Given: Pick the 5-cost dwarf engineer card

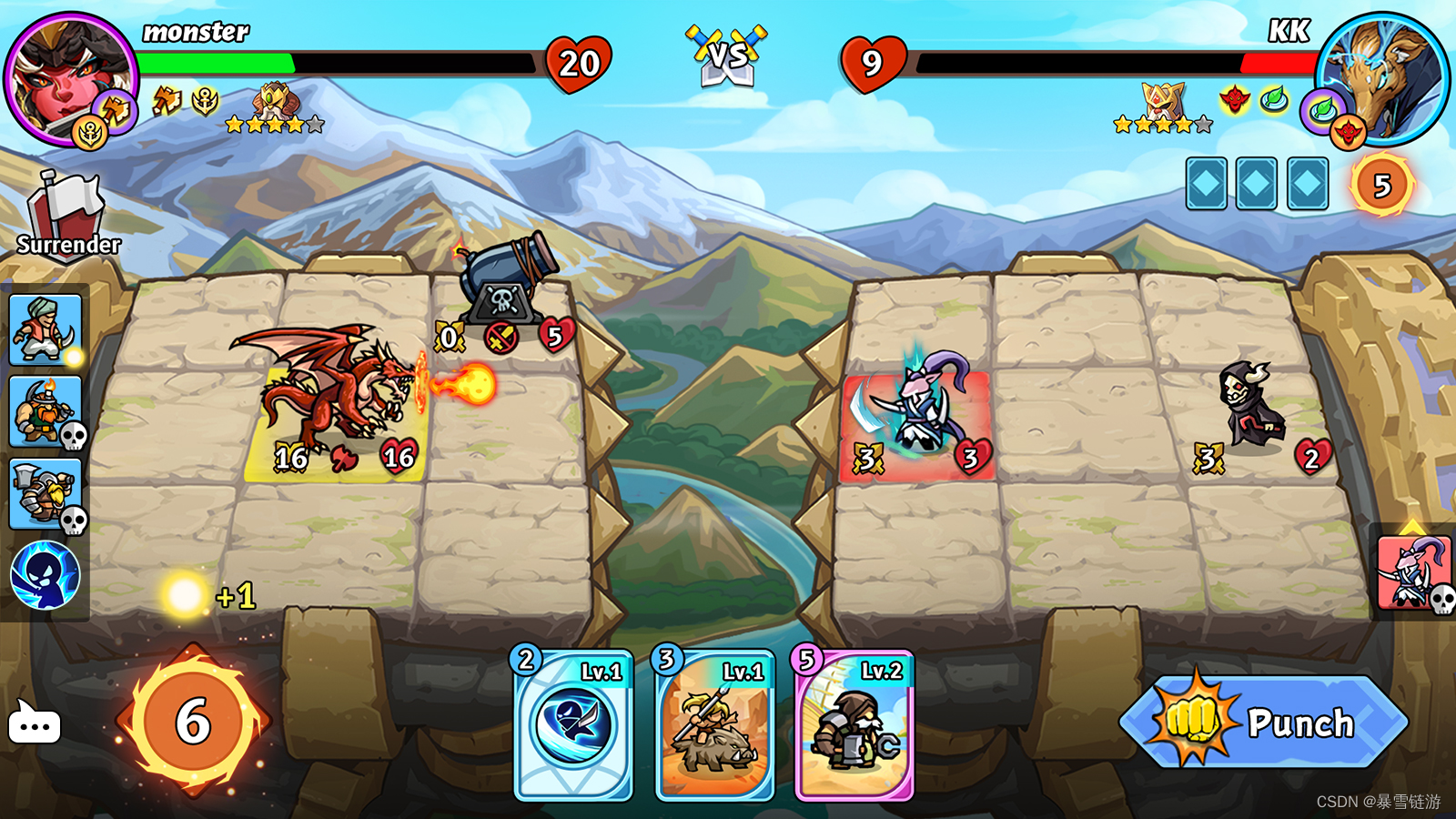Looking at the screenshot, I should [x=854, y=726].
